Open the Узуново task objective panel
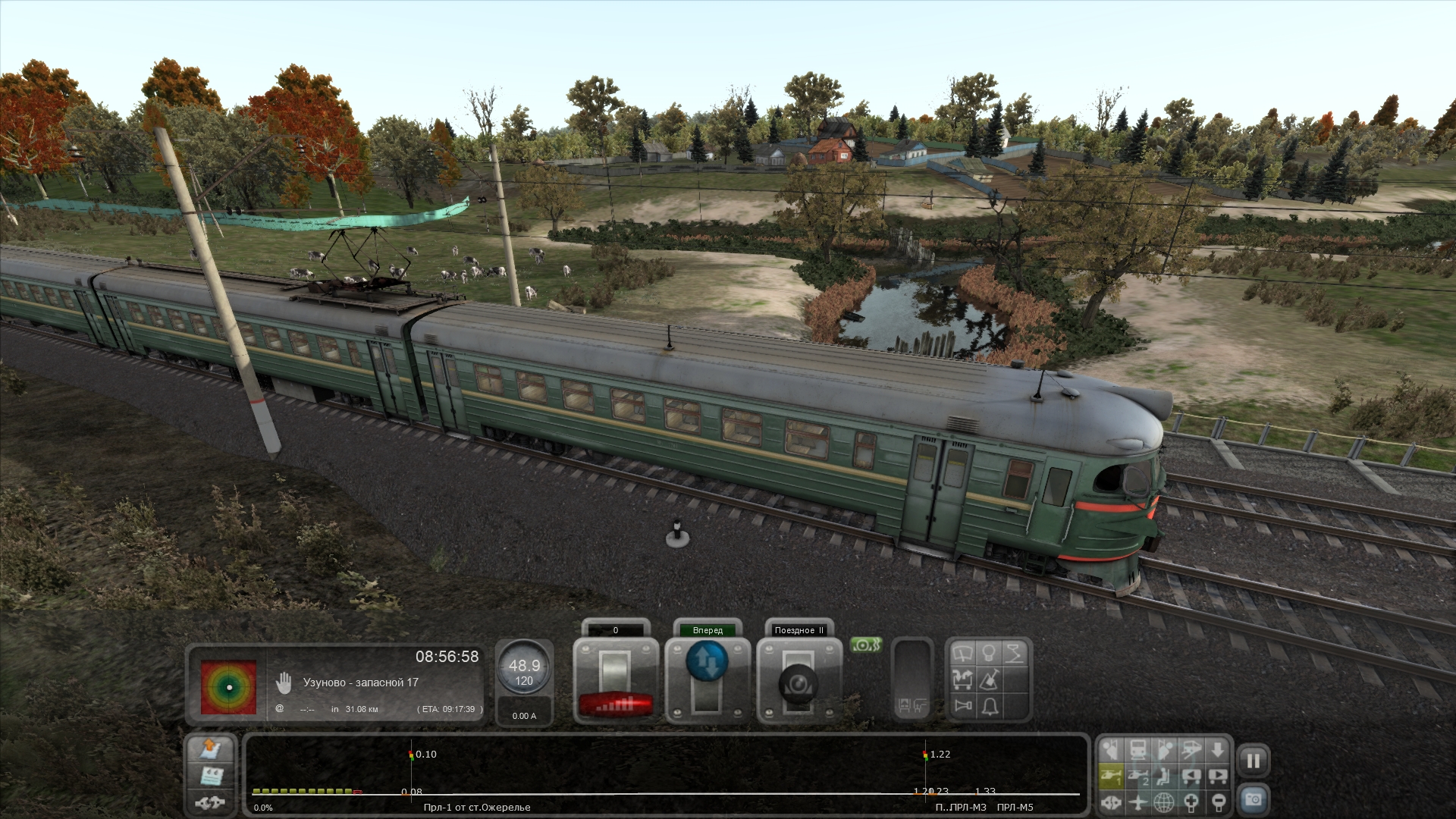 coord(361,682)
